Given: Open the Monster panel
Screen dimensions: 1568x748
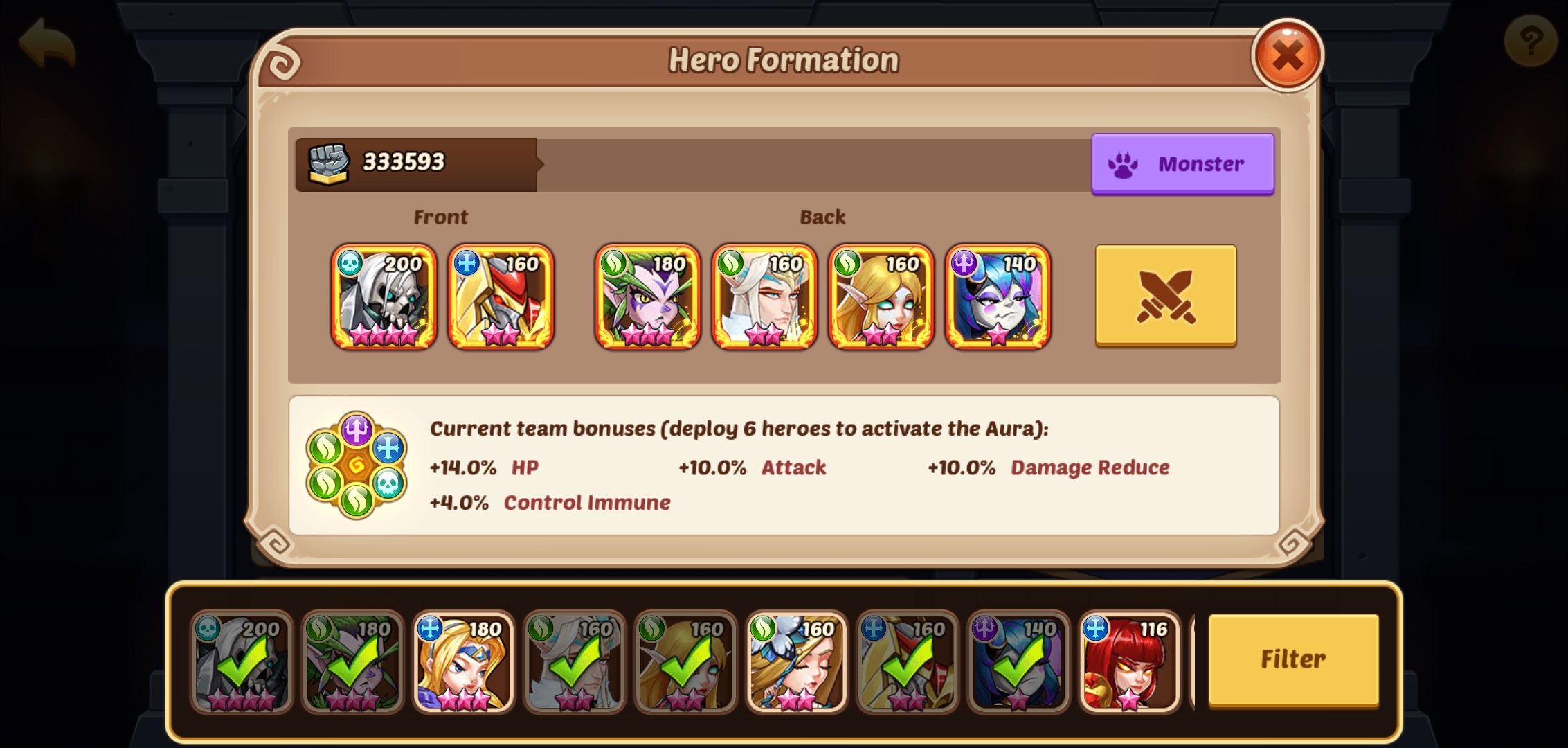Looking at the screenshot, I should tap(1183, 163).
